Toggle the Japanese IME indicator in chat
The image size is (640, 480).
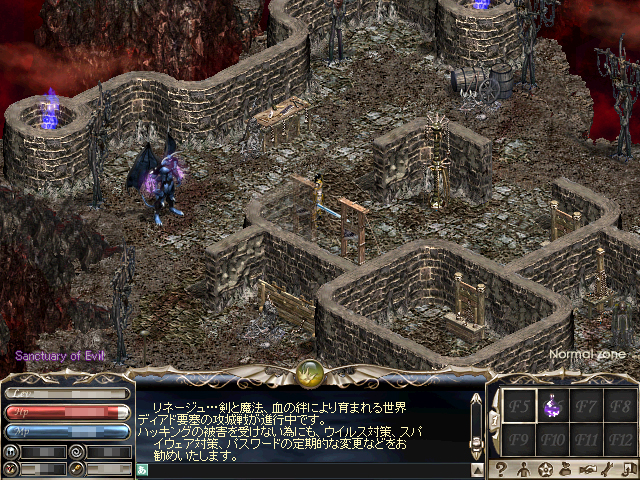coord(143,469)
